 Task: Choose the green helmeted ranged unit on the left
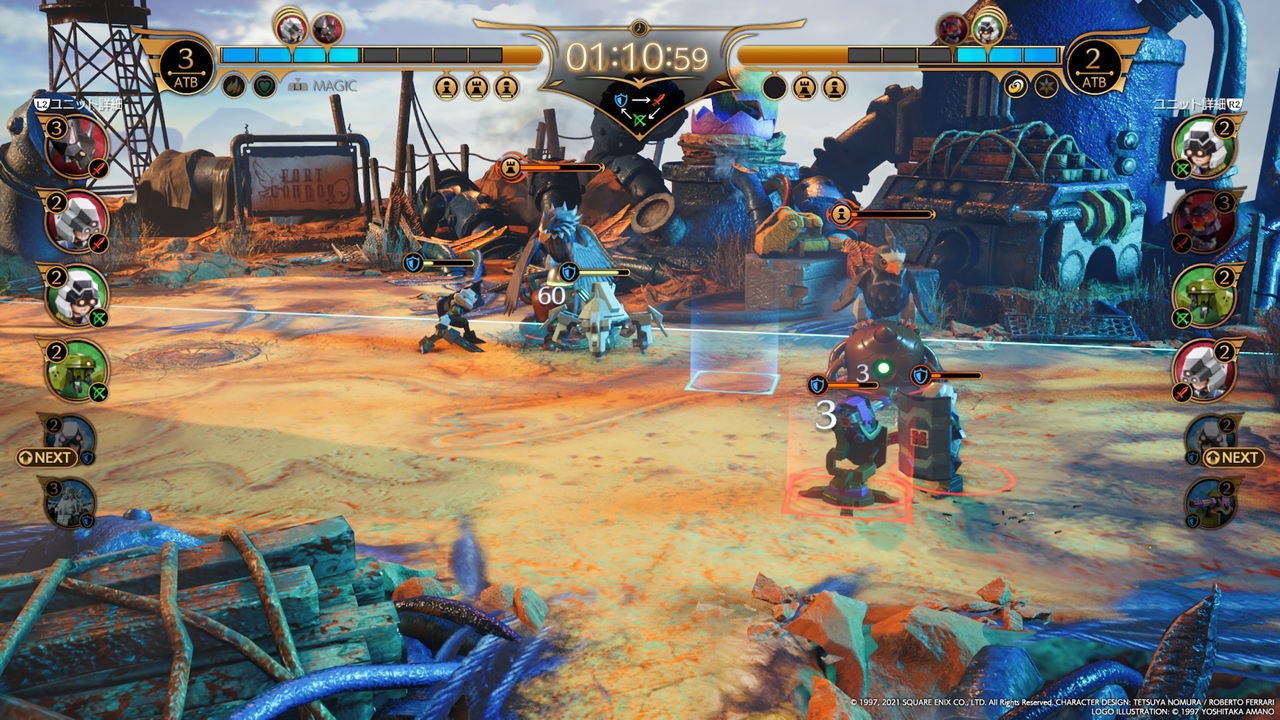[76, 295]
